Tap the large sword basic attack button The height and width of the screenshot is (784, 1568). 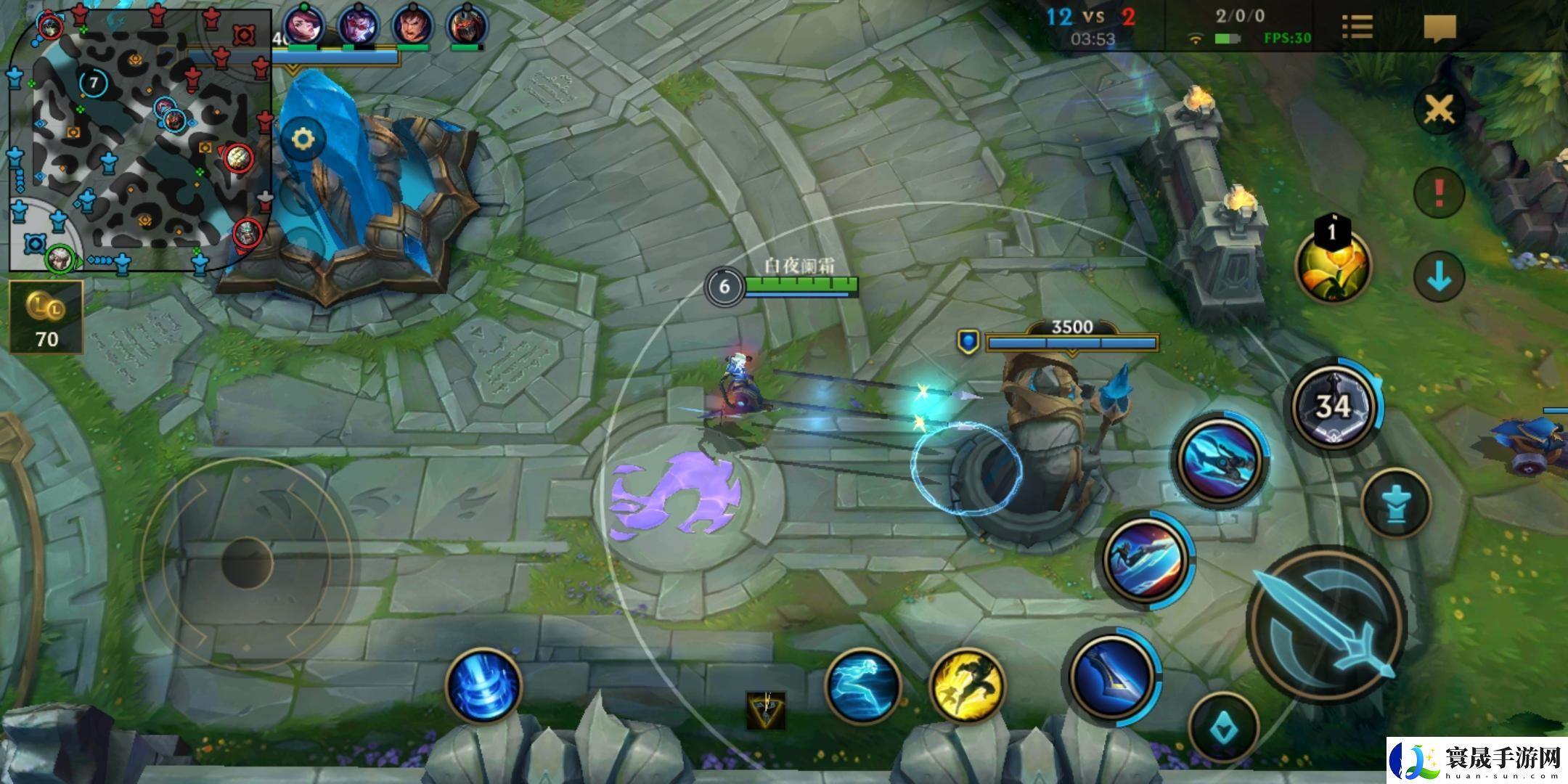point(1327,626)
